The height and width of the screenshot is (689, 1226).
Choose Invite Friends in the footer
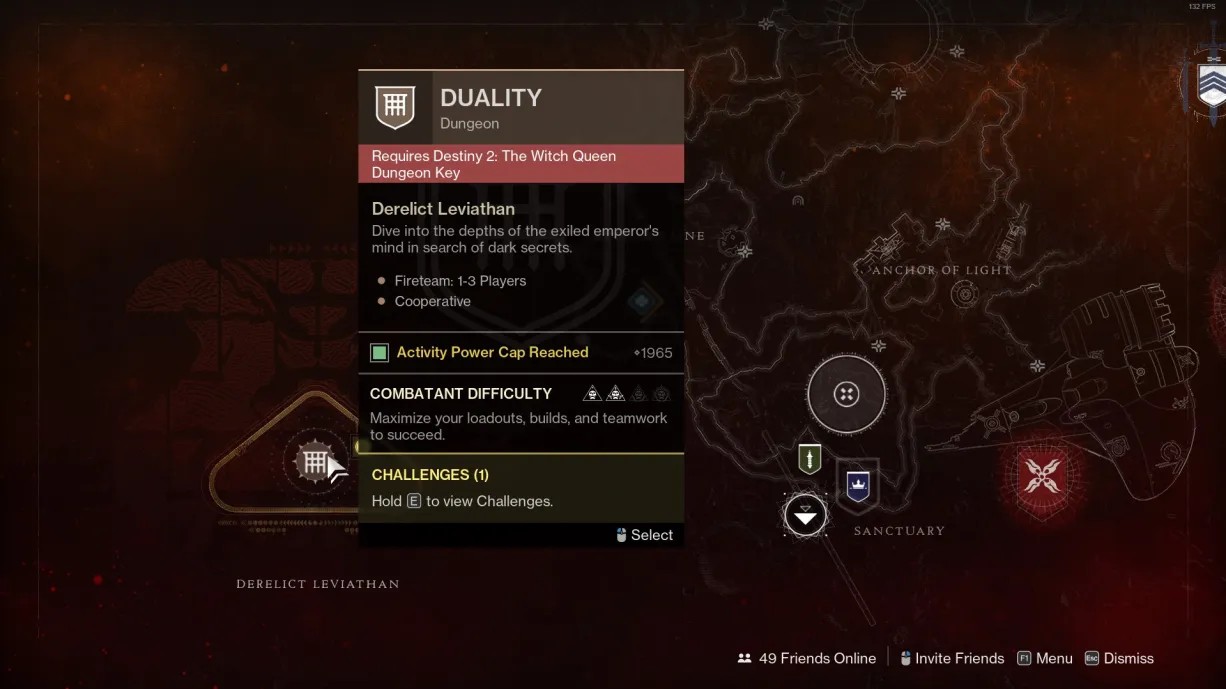click(951, 658)
